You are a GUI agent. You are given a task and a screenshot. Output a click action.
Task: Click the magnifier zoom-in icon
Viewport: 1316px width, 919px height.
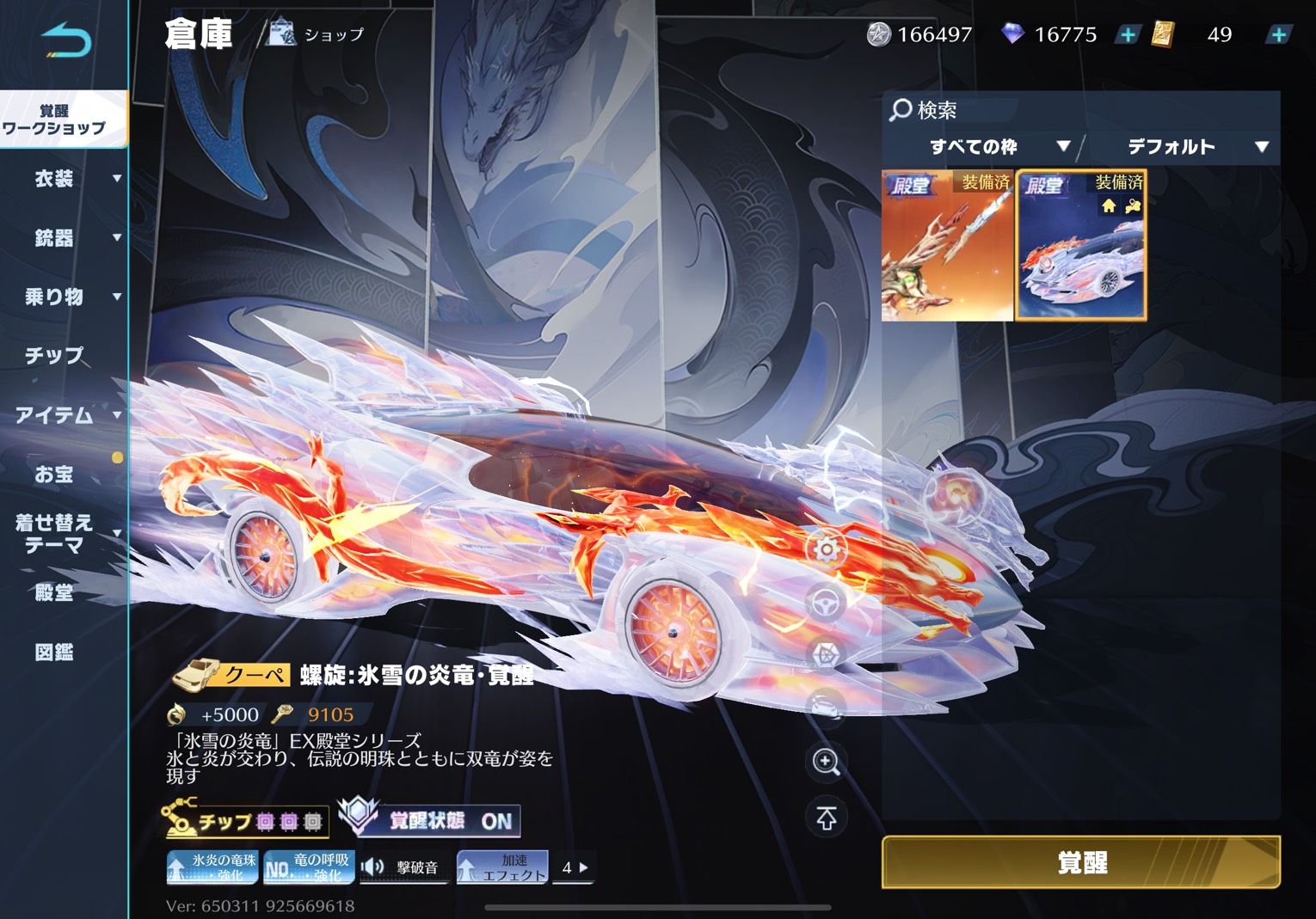[826, 762]
